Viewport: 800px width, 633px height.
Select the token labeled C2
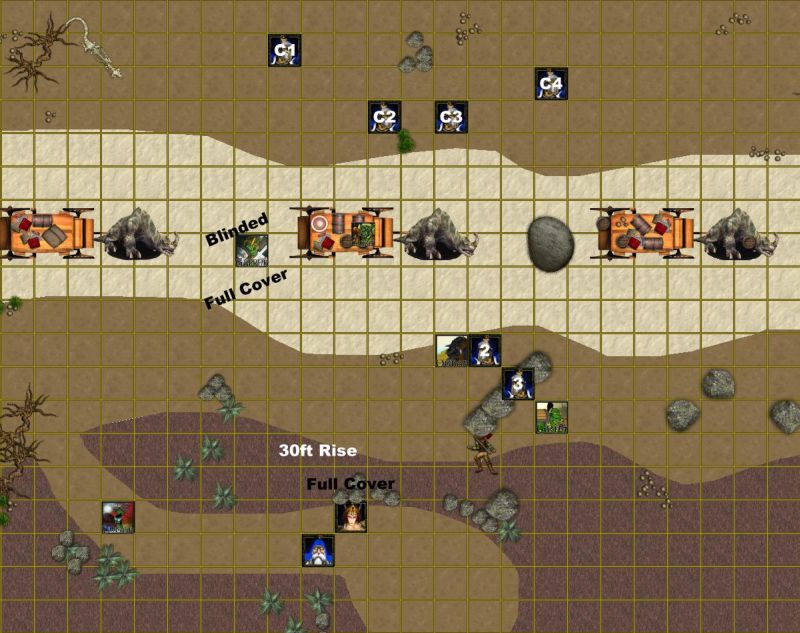click(385, 117)
